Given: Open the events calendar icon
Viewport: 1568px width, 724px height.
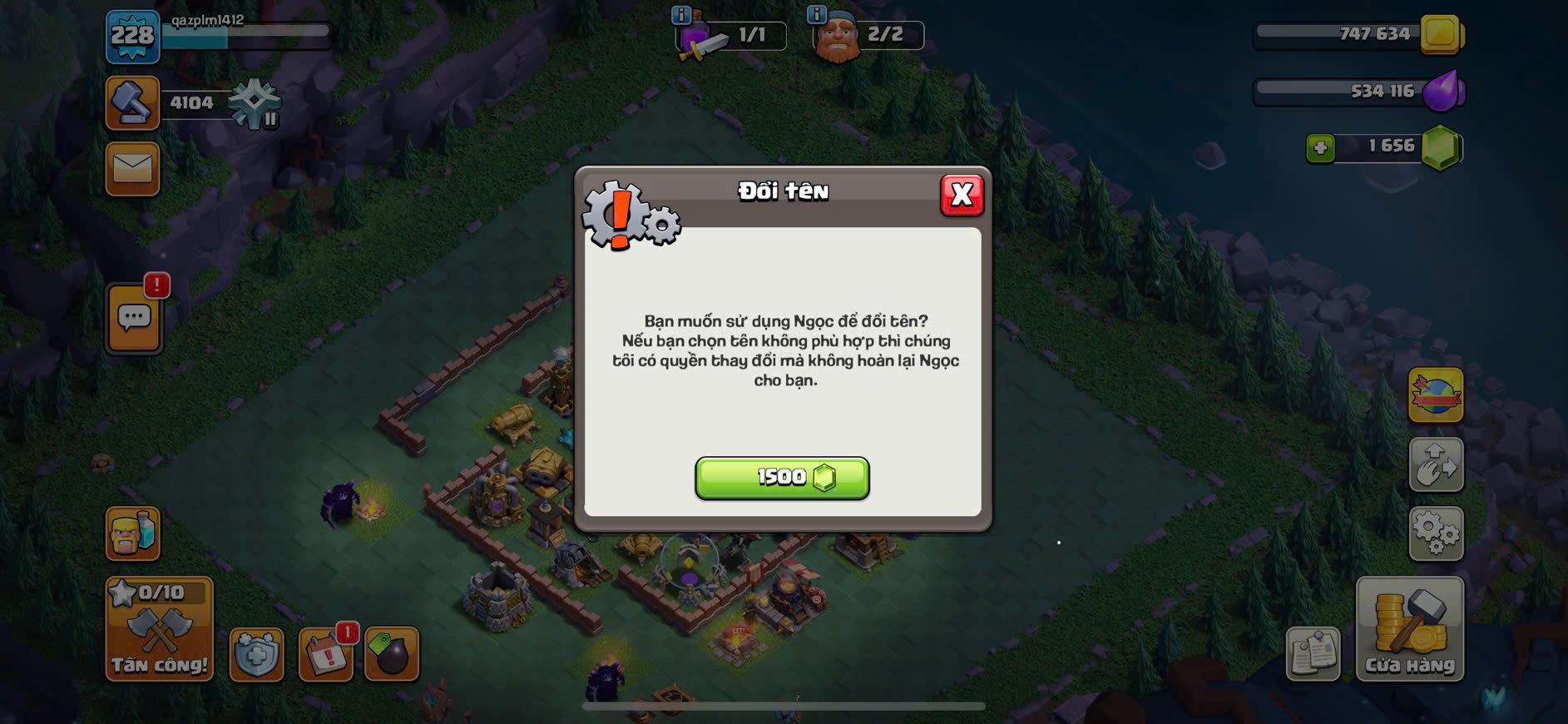Looking at the screenshot, I should click(x=325, y=655).
